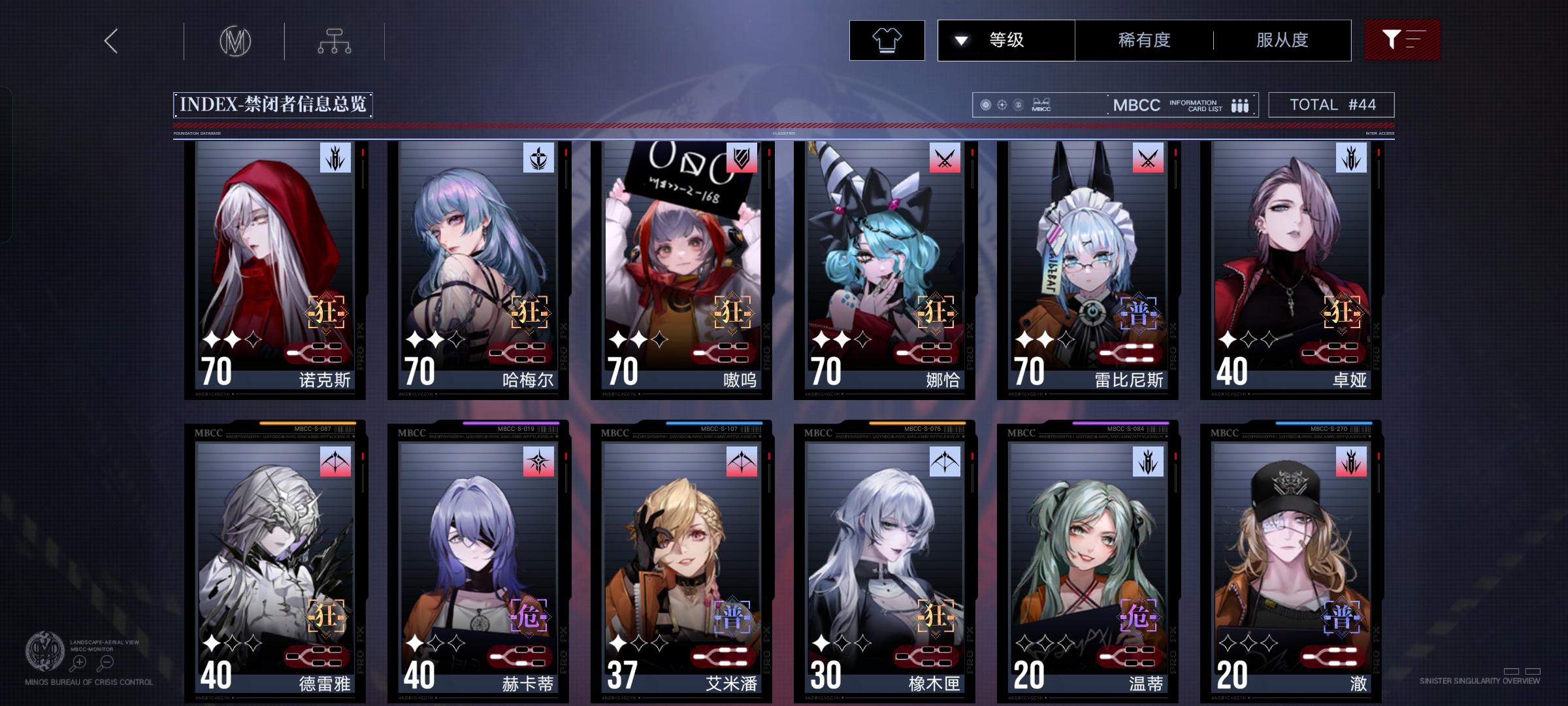Expand sorting options via the downward triangle

click(960, 40)
